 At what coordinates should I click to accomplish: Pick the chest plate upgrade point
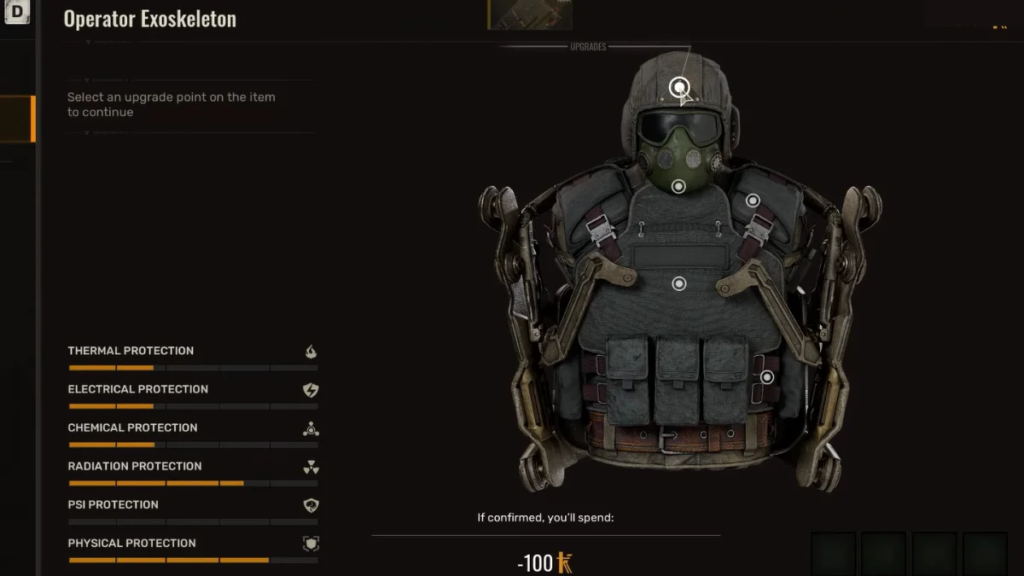(679, 284)
